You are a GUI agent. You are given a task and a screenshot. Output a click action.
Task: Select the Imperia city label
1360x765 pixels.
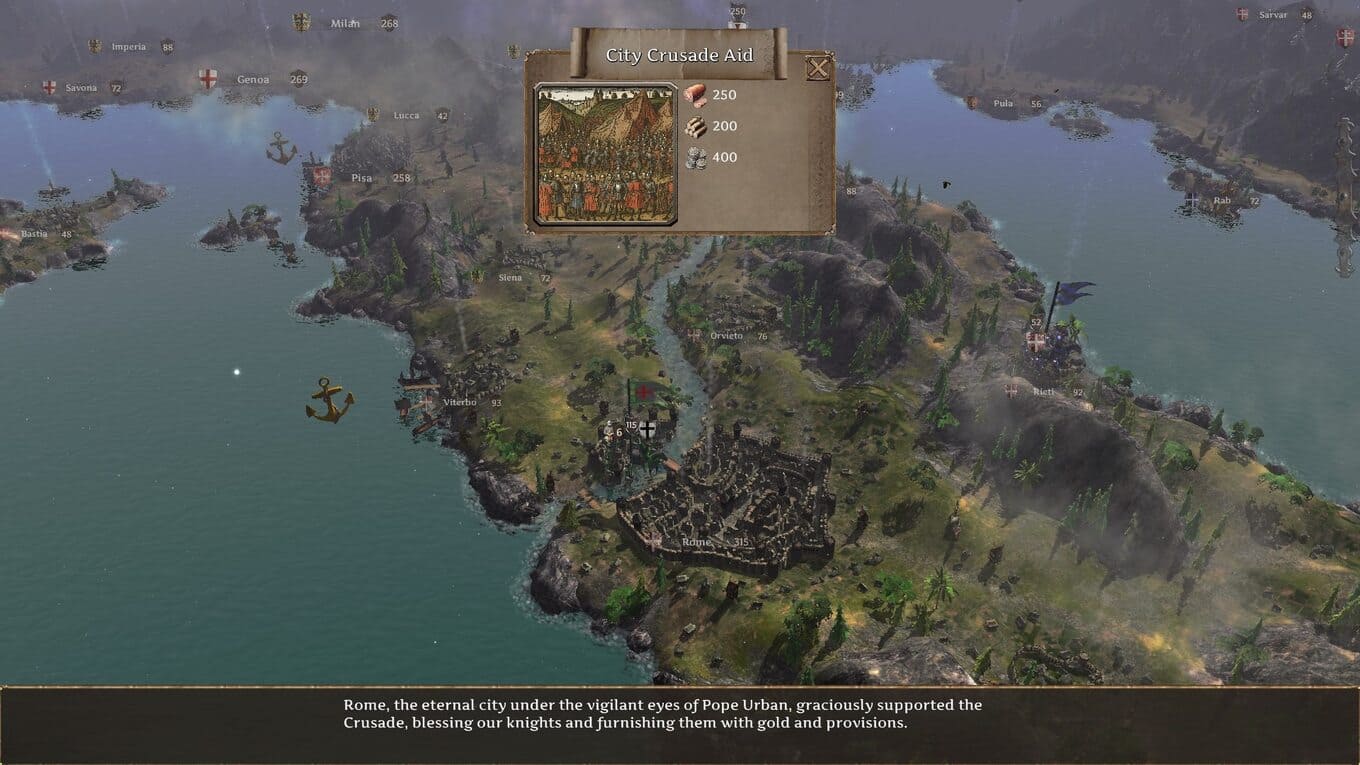pos(129,47)
